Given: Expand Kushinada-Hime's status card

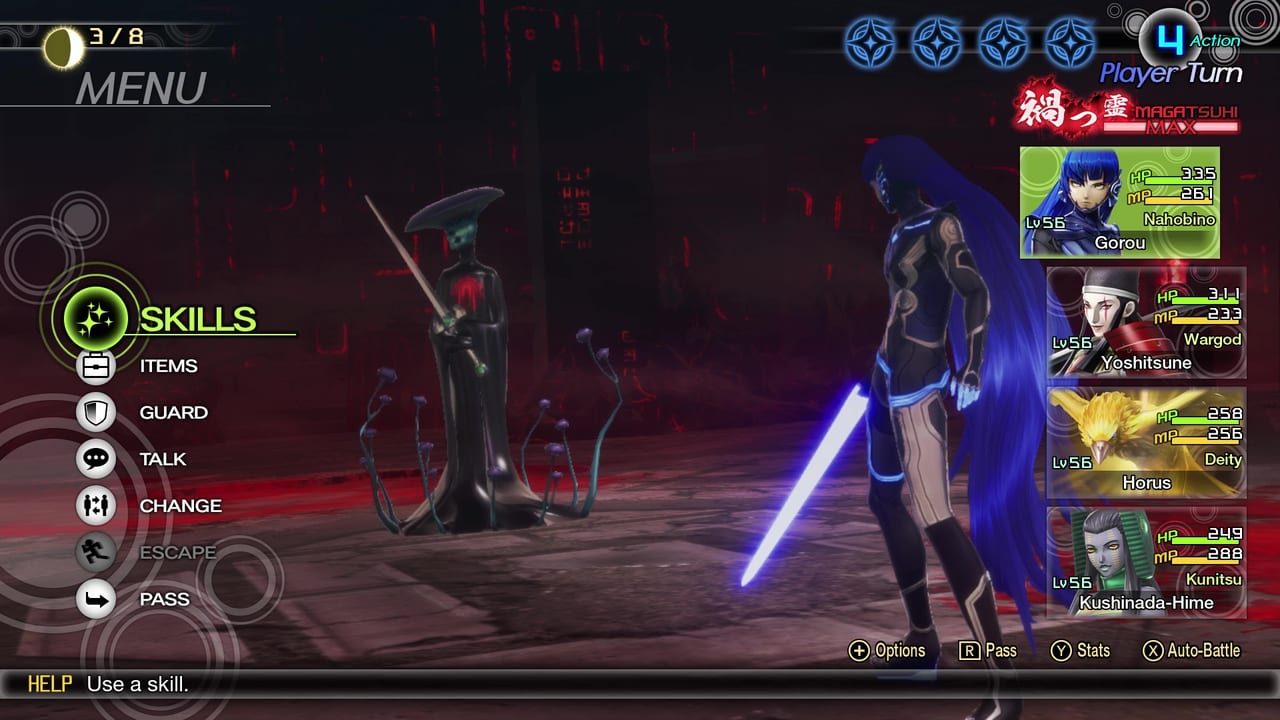Looking at the screenshot, I should [x=1145, y=562].
